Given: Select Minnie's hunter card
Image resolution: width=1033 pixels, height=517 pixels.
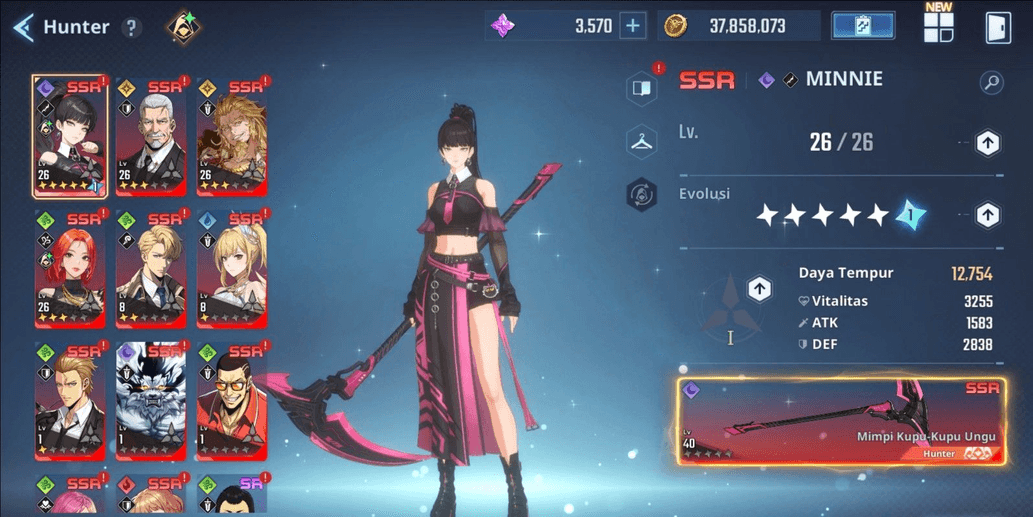Looking at the screenshot, I should coord(69,136).
